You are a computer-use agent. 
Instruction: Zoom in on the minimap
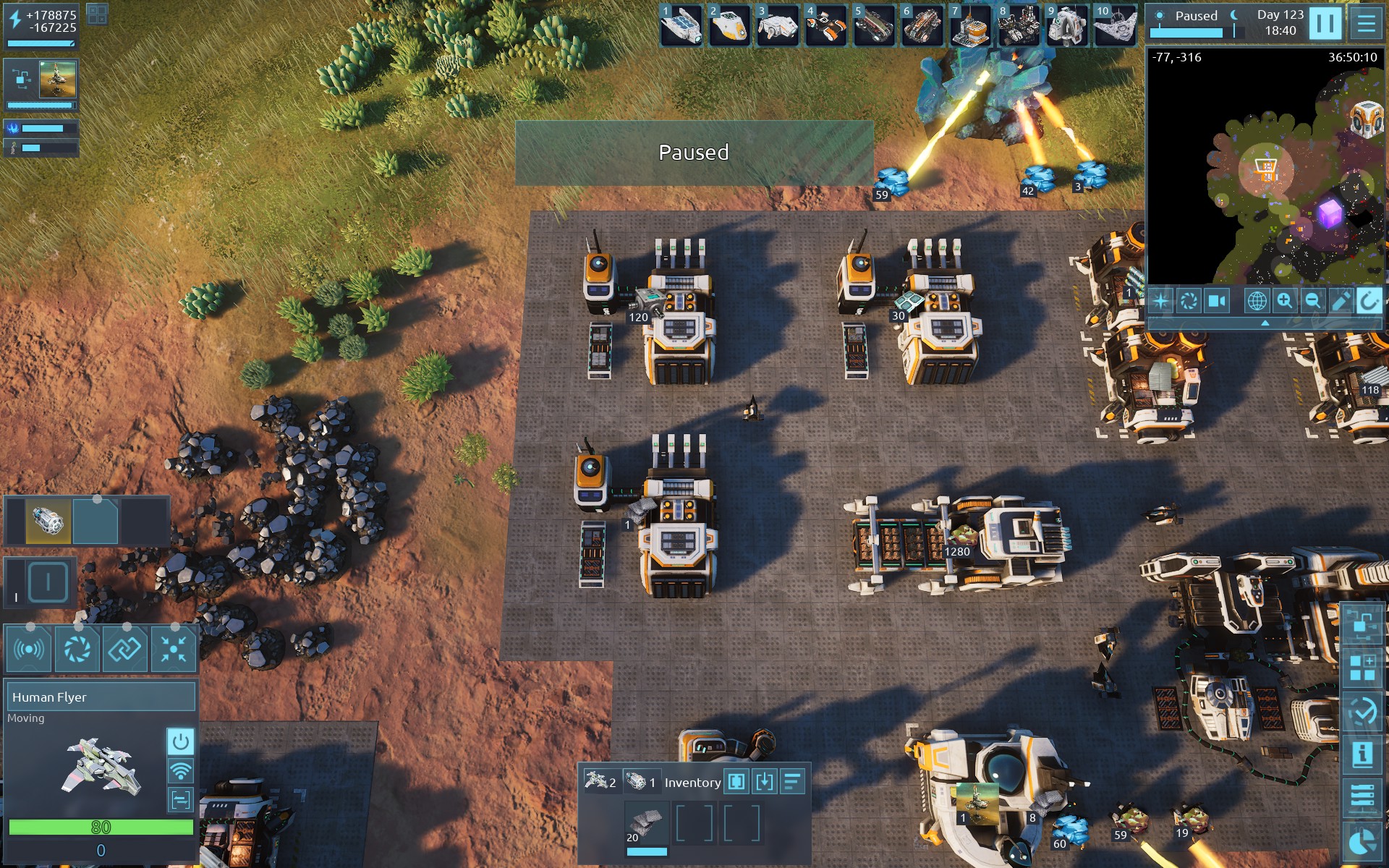tap(1284, 300)
